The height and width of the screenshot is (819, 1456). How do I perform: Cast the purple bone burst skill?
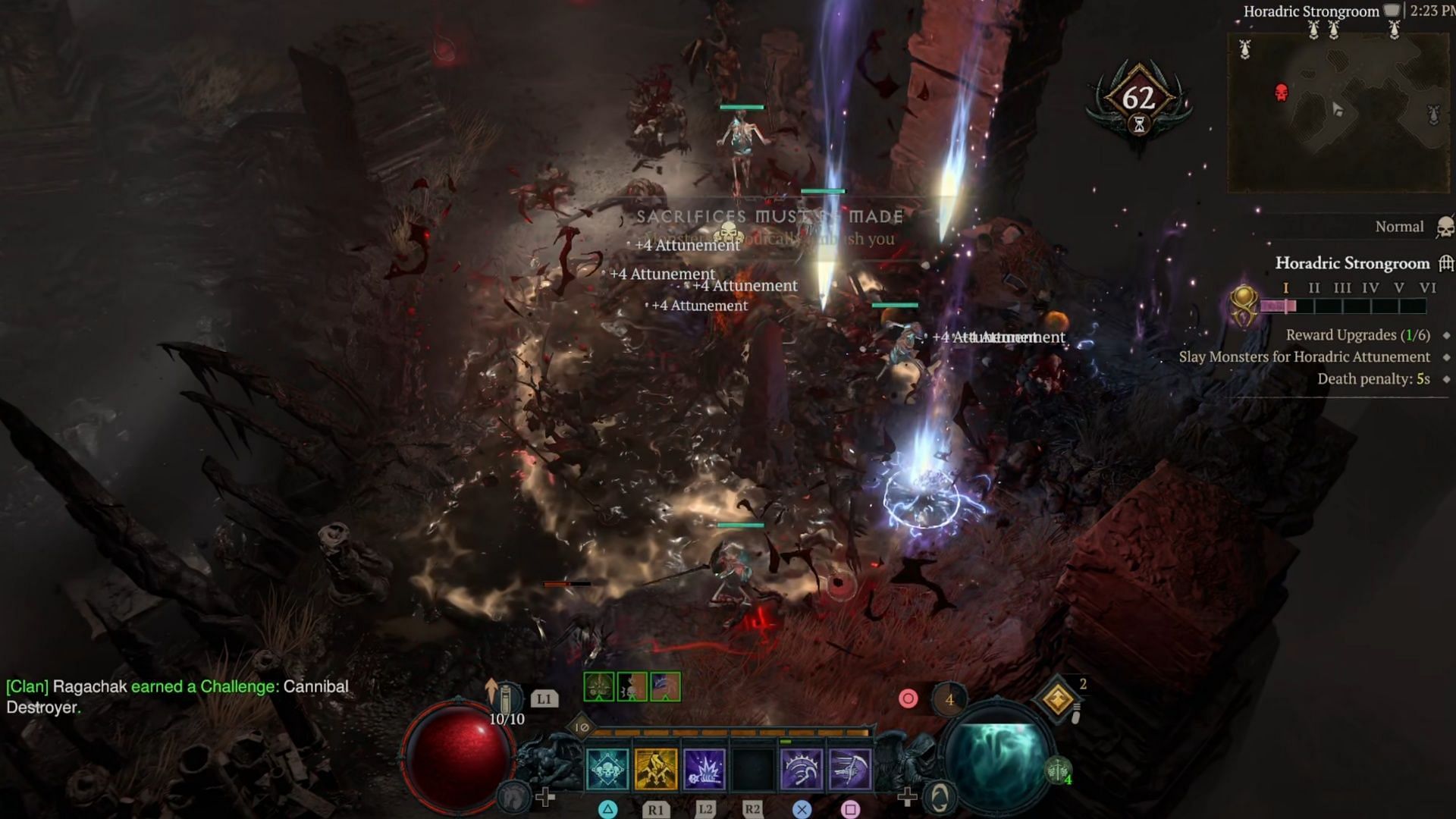click(704, 769)
